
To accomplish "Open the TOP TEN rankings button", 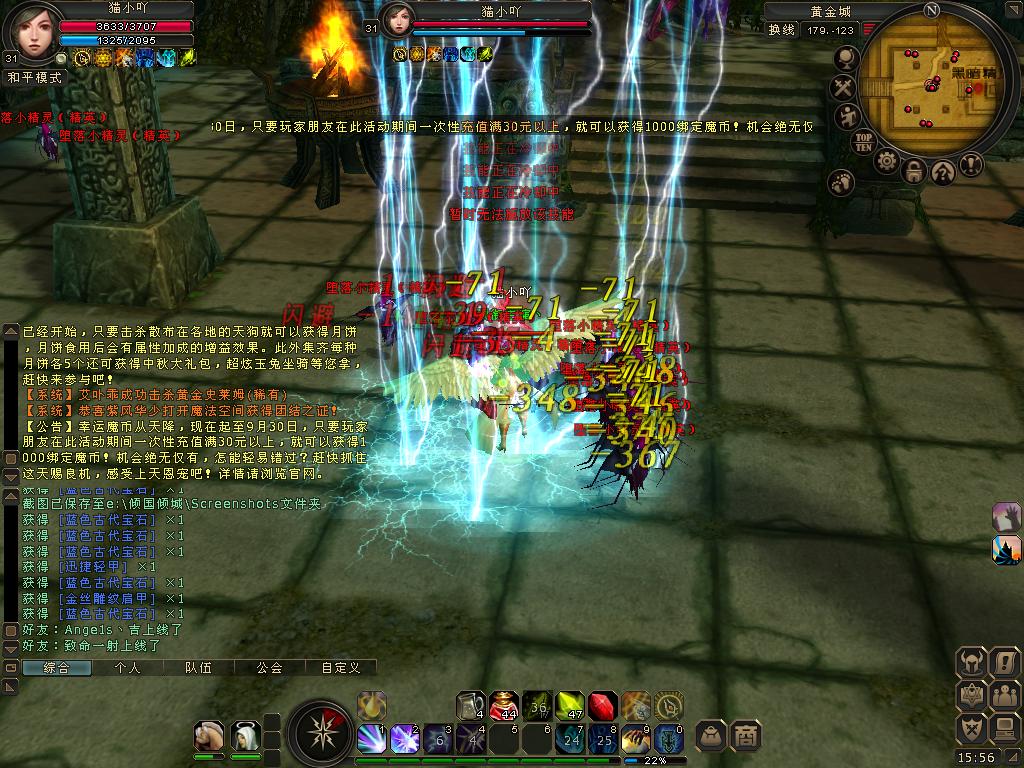I will [x=864, y=140].
